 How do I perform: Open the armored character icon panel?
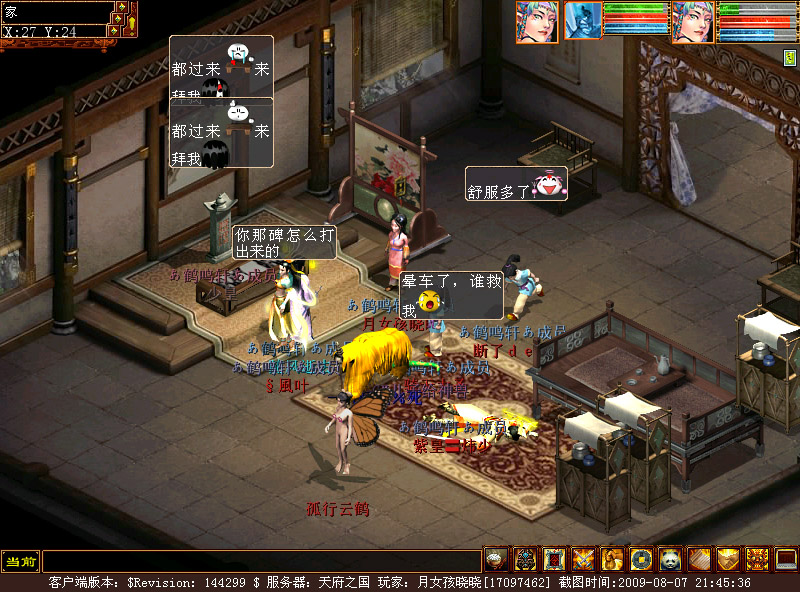(x=525, y=559)
